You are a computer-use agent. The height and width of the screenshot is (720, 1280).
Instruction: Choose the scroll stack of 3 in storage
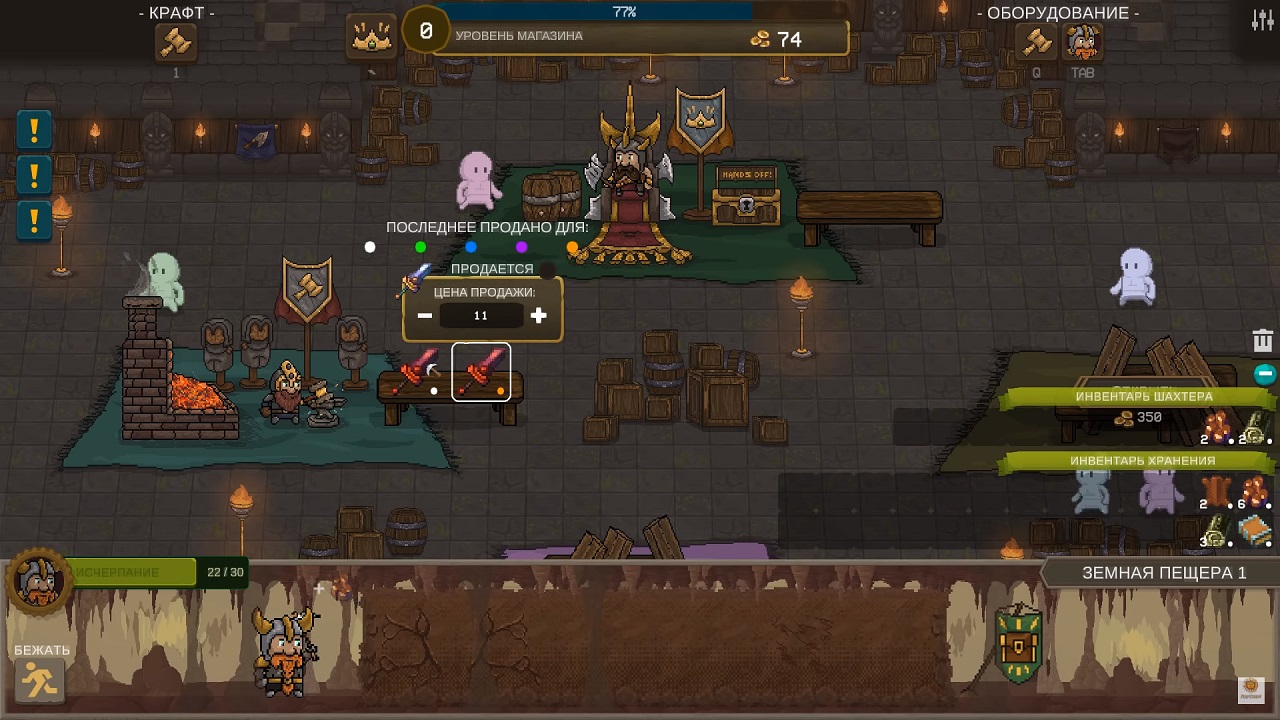coord(1217,531)
